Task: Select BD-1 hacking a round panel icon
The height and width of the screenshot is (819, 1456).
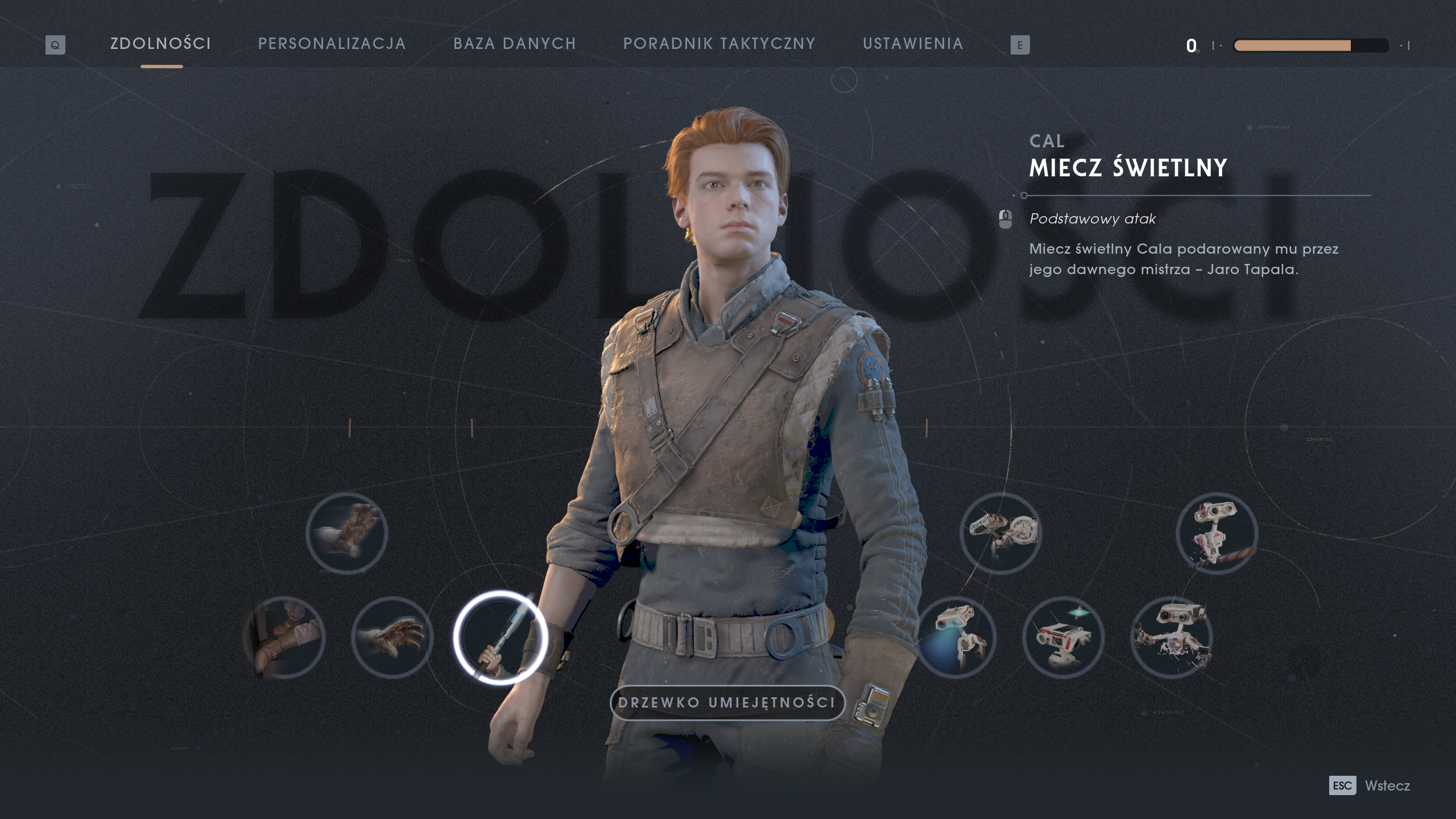Action: click(x=1001, y=533)
